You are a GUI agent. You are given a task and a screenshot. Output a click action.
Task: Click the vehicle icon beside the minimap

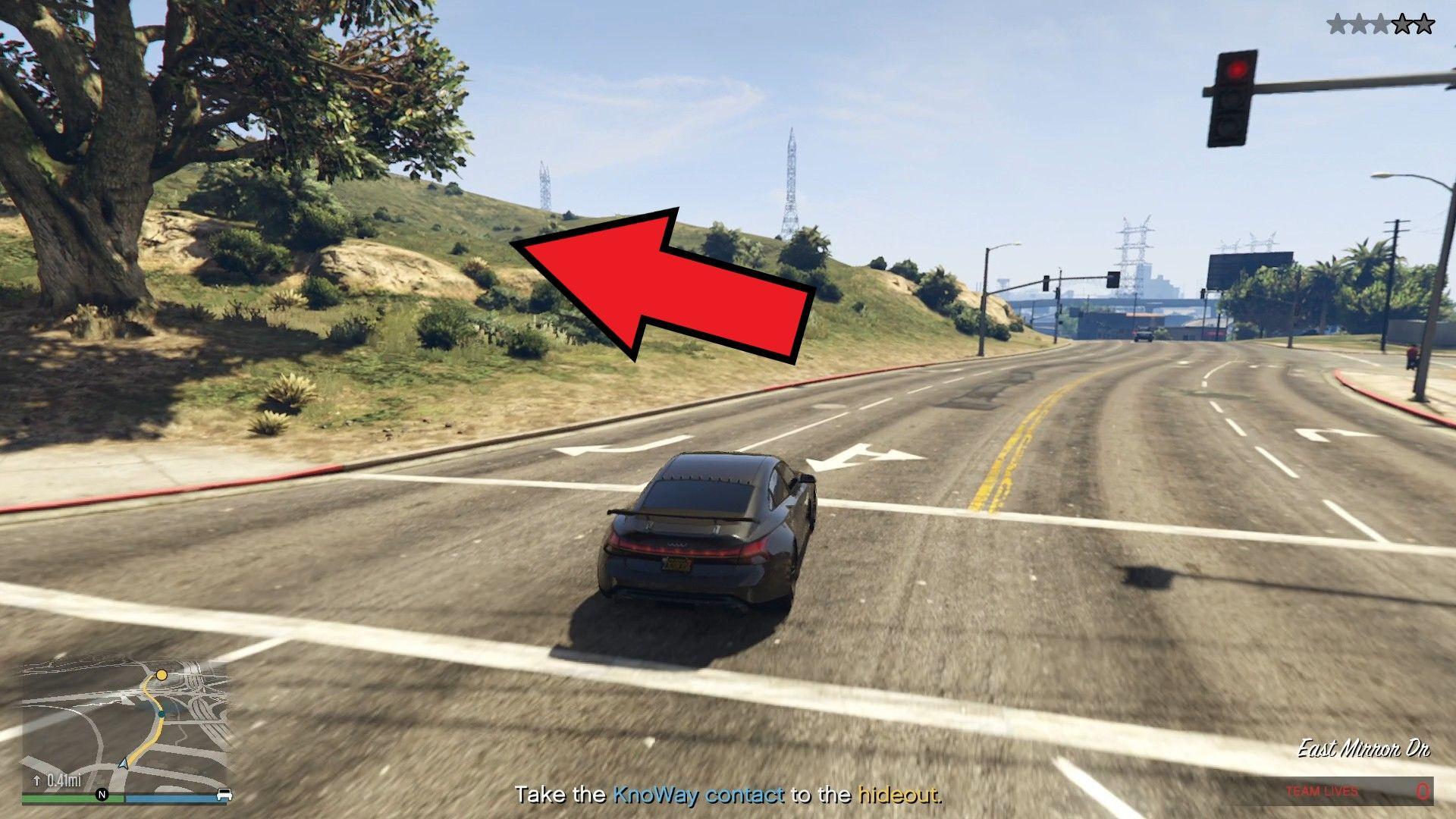(225, 795)
